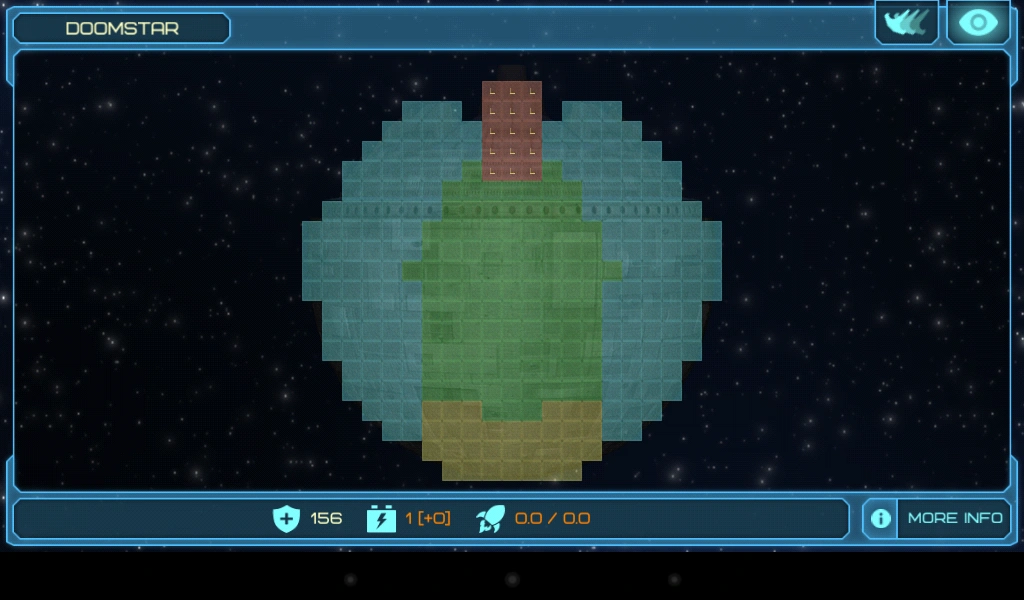Toggle the eye view button

tap(977, 23)
